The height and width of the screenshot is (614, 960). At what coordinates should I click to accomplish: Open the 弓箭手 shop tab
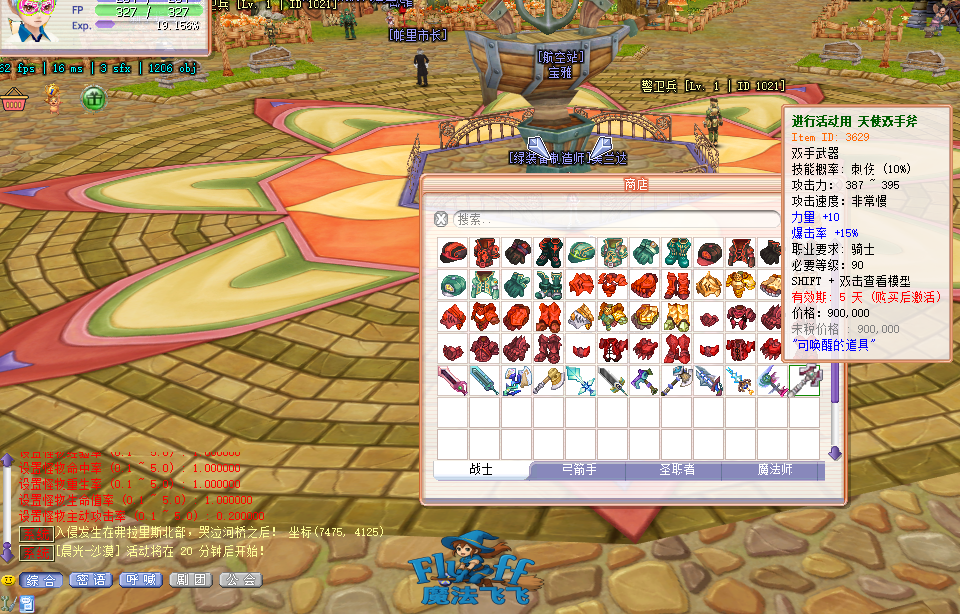pos(577,470)
